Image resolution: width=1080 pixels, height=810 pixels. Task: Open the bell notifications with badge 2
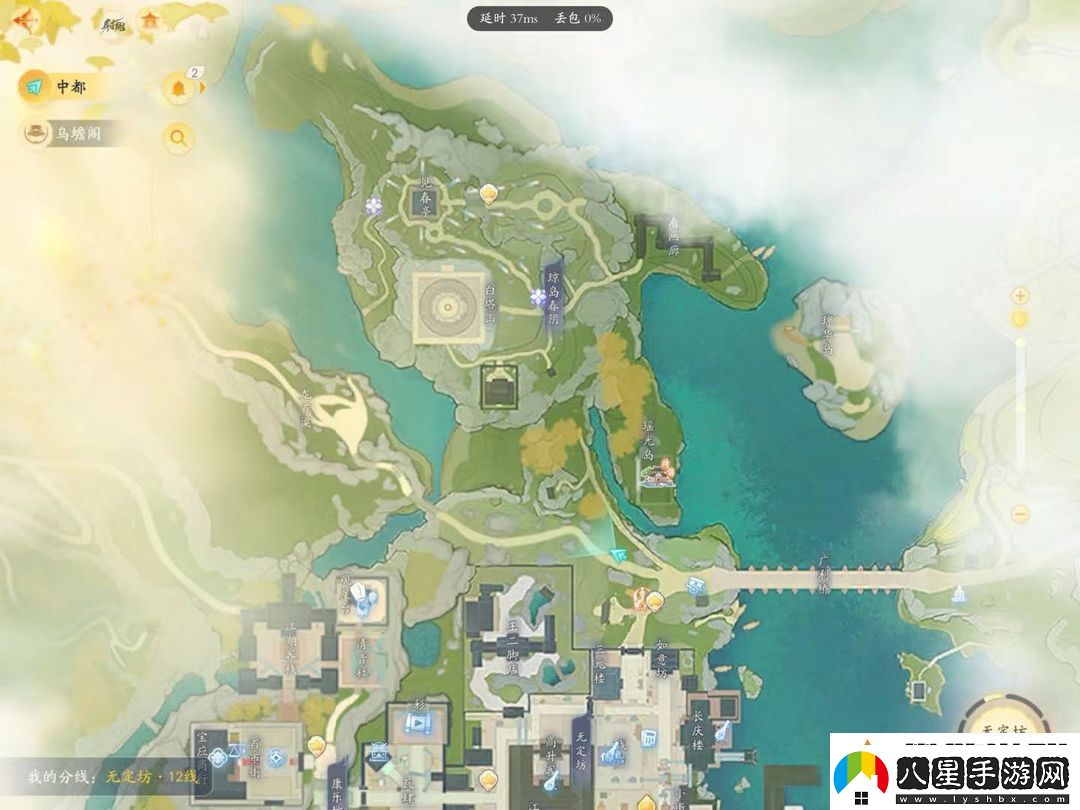(179, 88)
